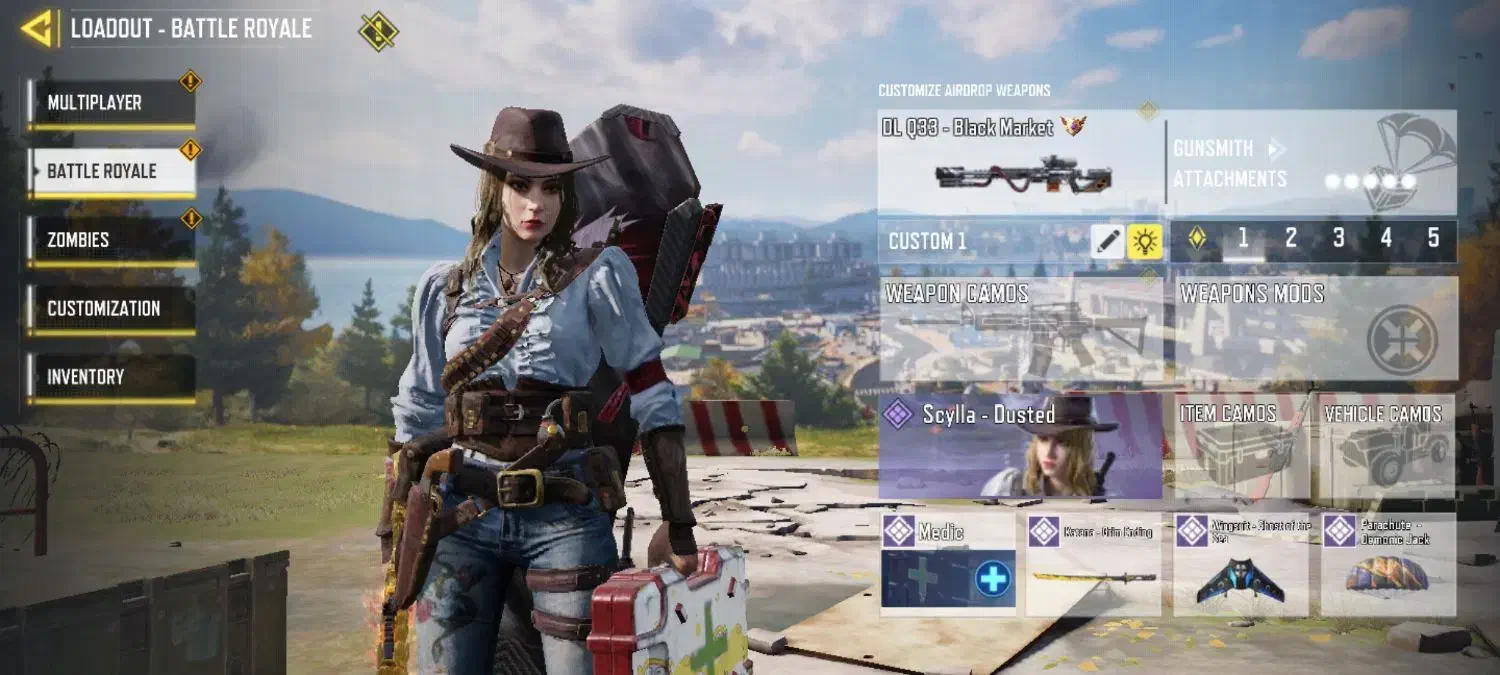The image size is (1500, 675).
Task: Open the Multiplayer loadout tab
Action: click(x=111, y=103)
